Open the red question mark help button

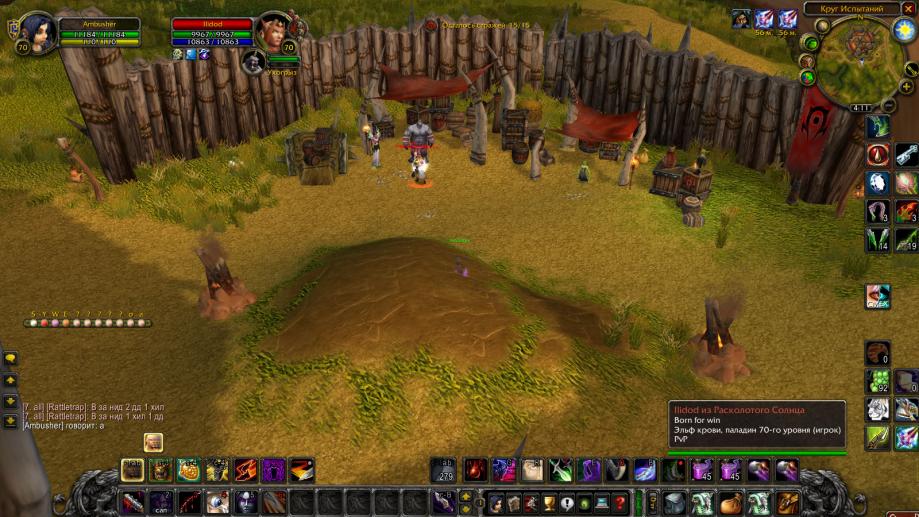point(620,503)
